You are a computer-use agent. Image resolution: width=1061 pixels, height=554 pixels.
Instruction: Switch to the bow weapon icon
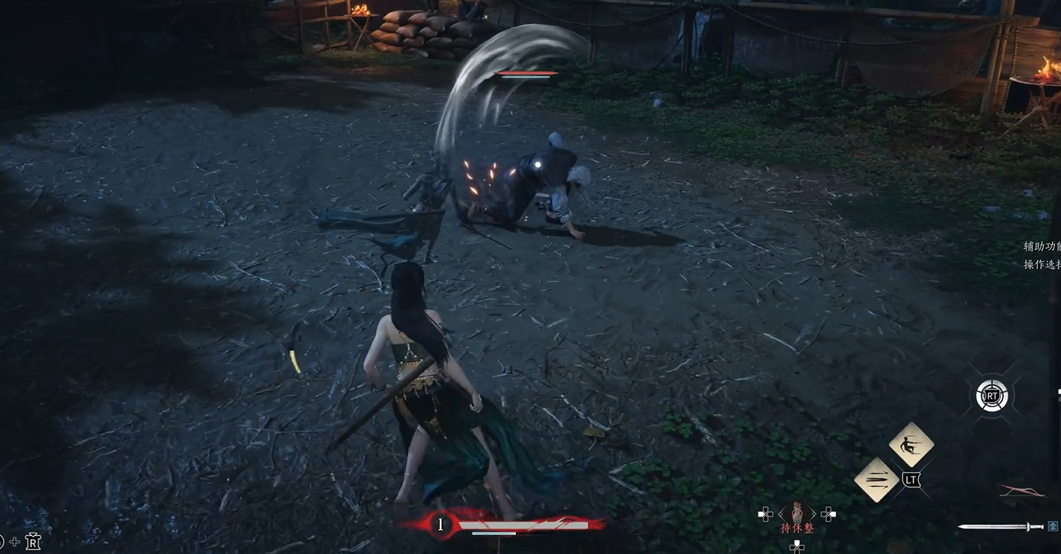pos(1021,491)
